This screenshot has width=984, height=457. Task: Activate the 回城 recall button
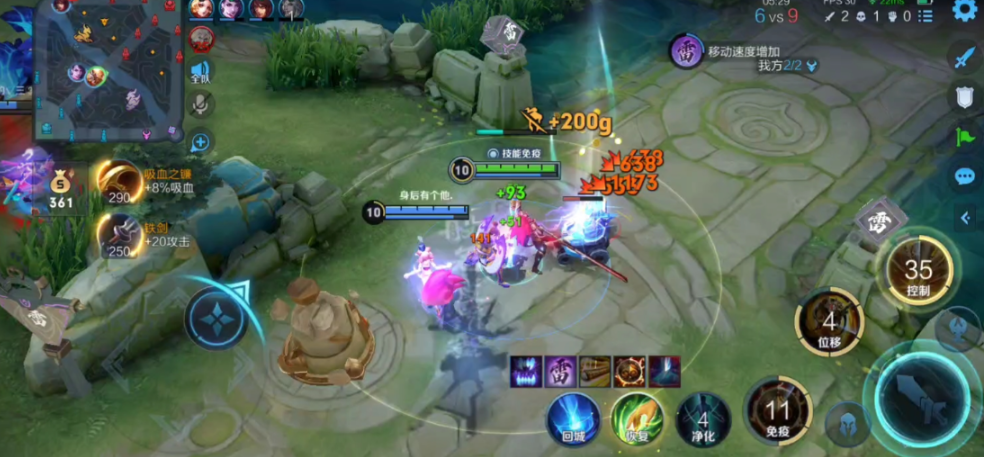click(573, 416)
